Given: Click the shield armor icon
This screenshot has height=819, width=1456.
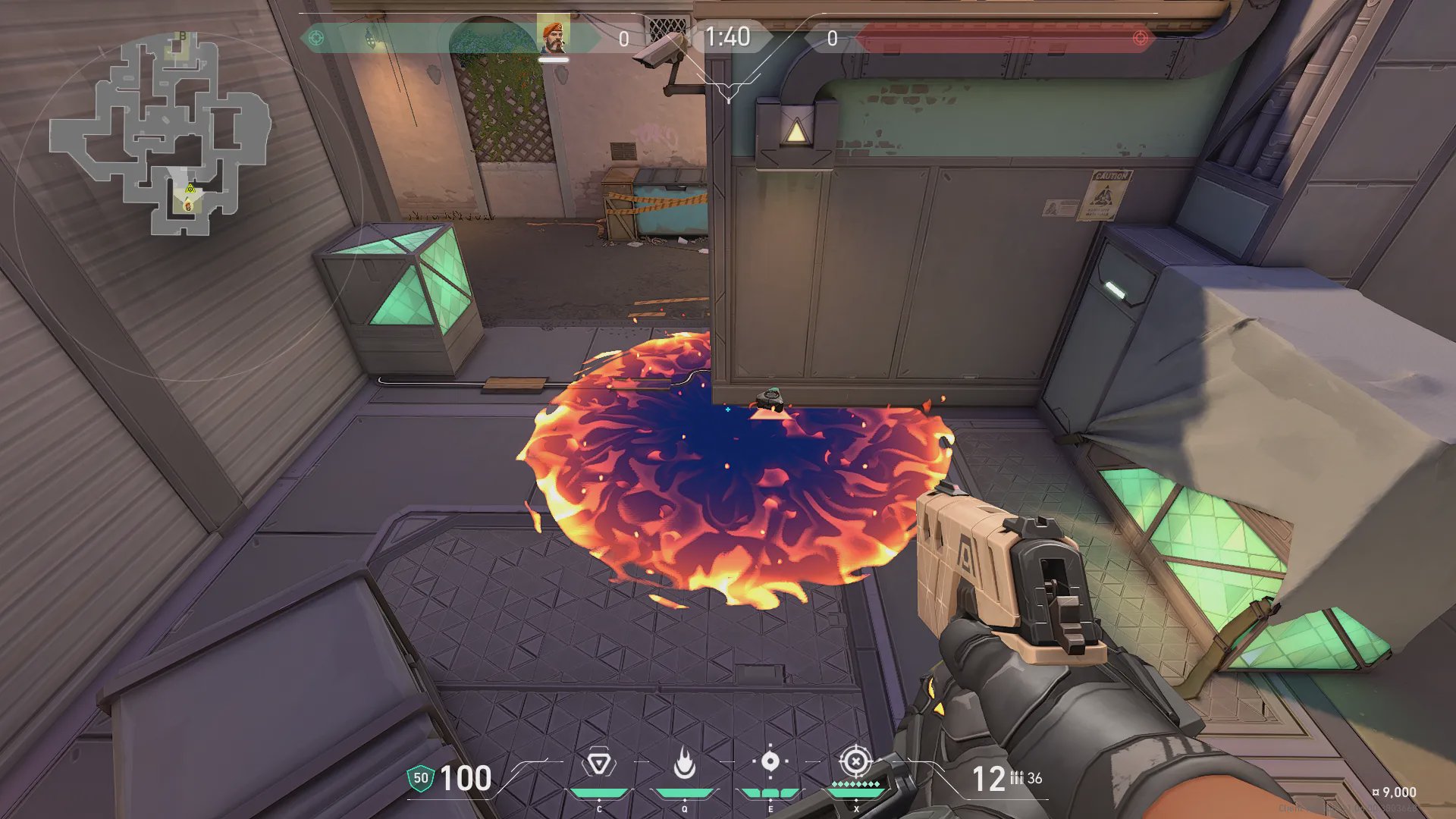Looking at the screenshot, I should click(x=420, y=778).
